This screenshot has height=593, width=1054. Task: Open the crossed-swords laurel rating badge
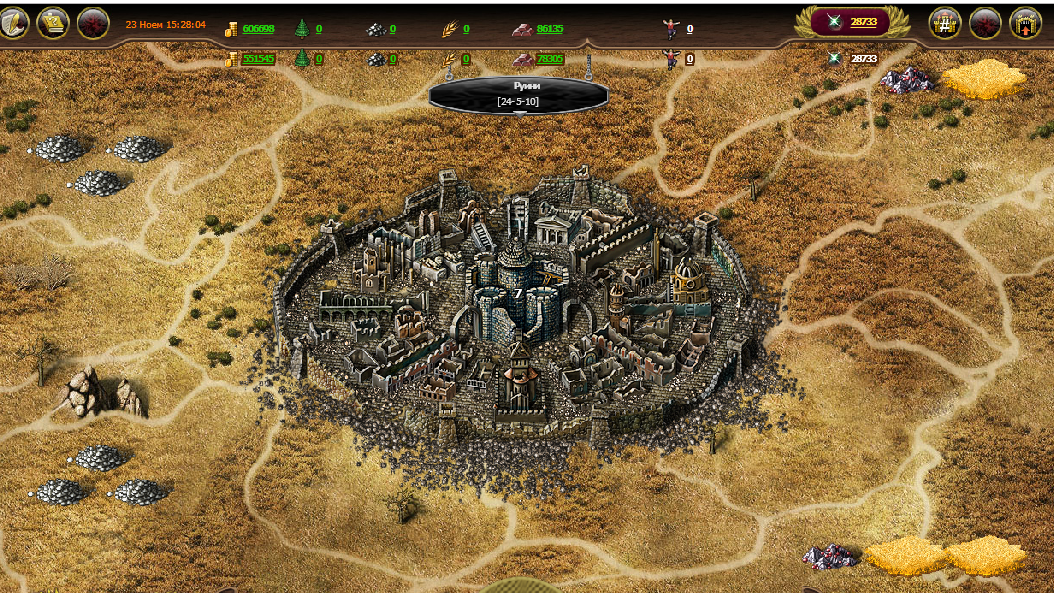(x=852, y=22)
